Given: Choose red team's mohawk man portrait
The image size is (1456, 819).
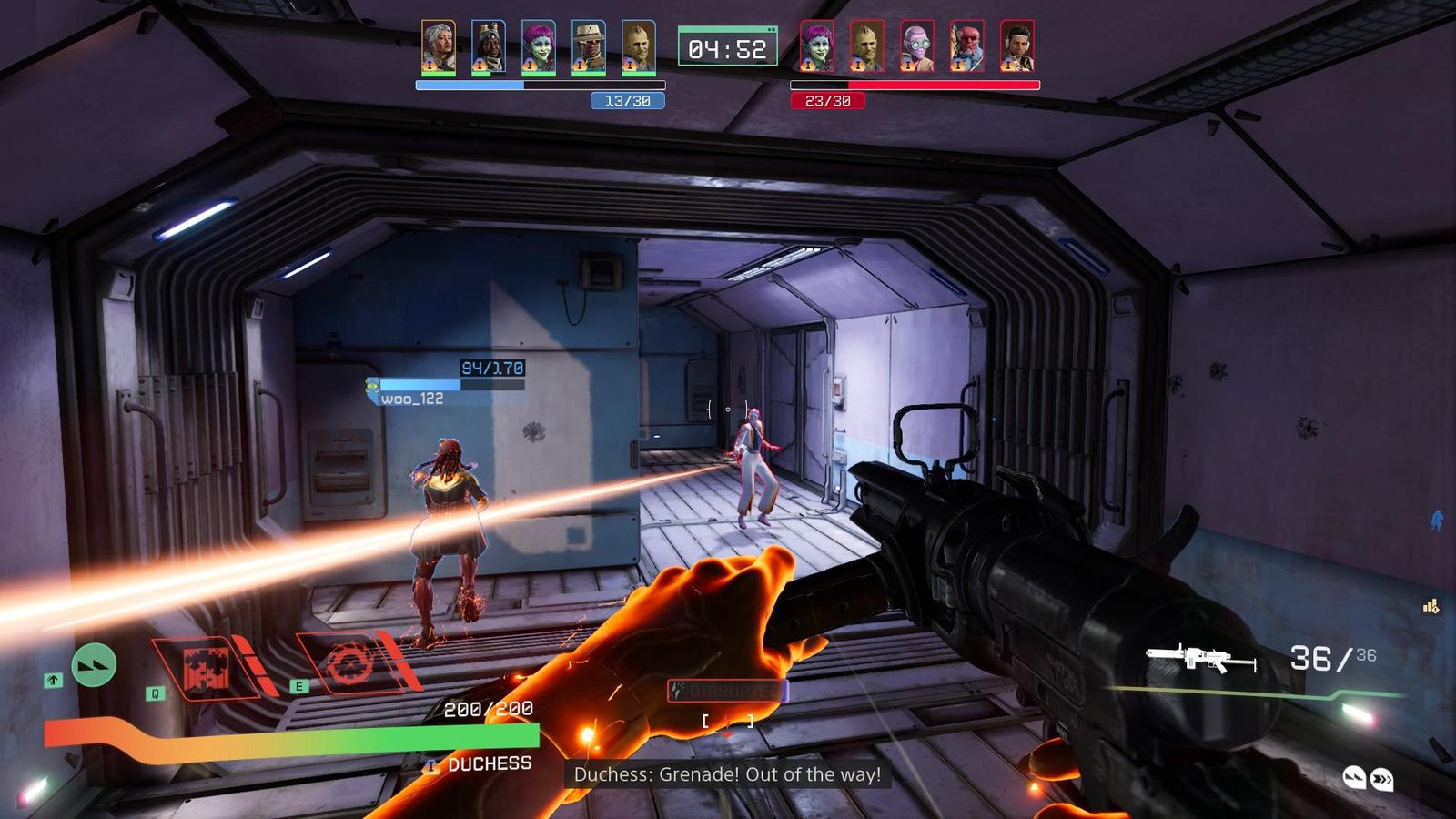Looking at the screenshot, I should pos(866,47).
